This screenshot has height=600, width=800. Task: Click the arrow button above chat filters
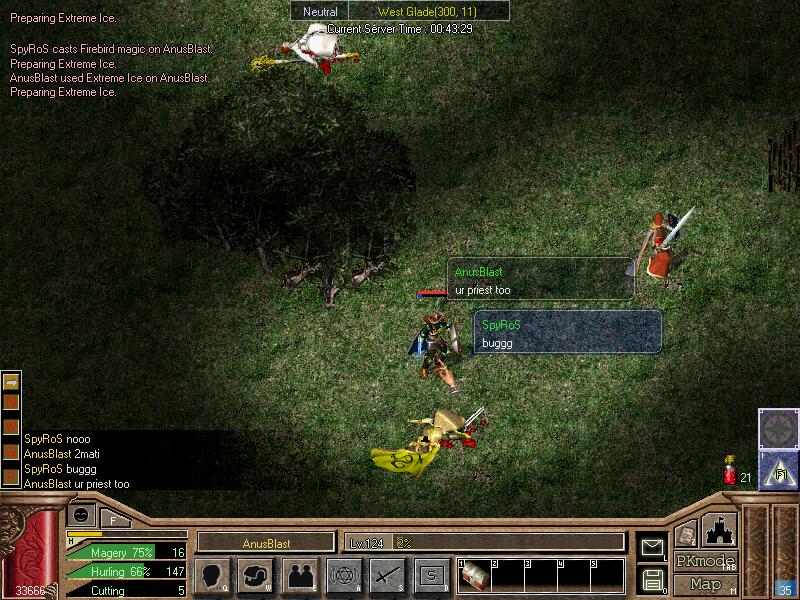(12, 382)
